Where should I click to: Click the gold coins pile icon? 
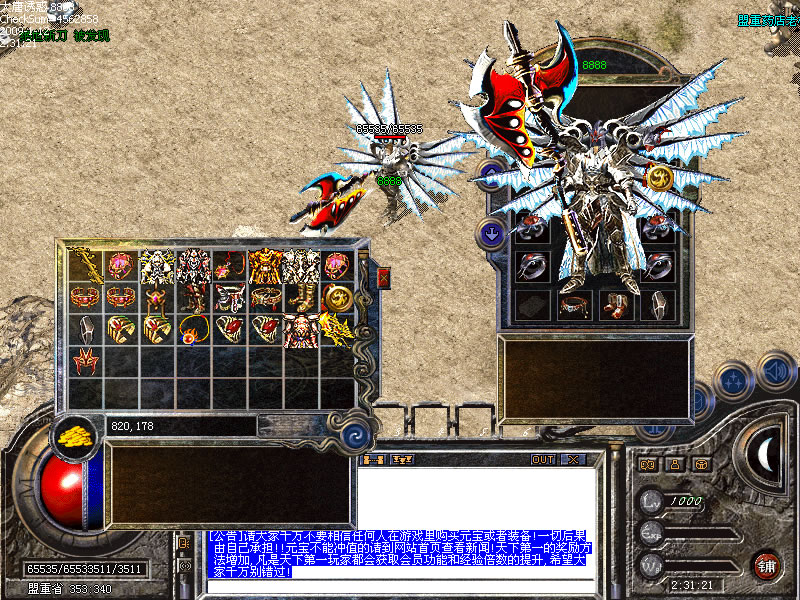pos(73,436)
